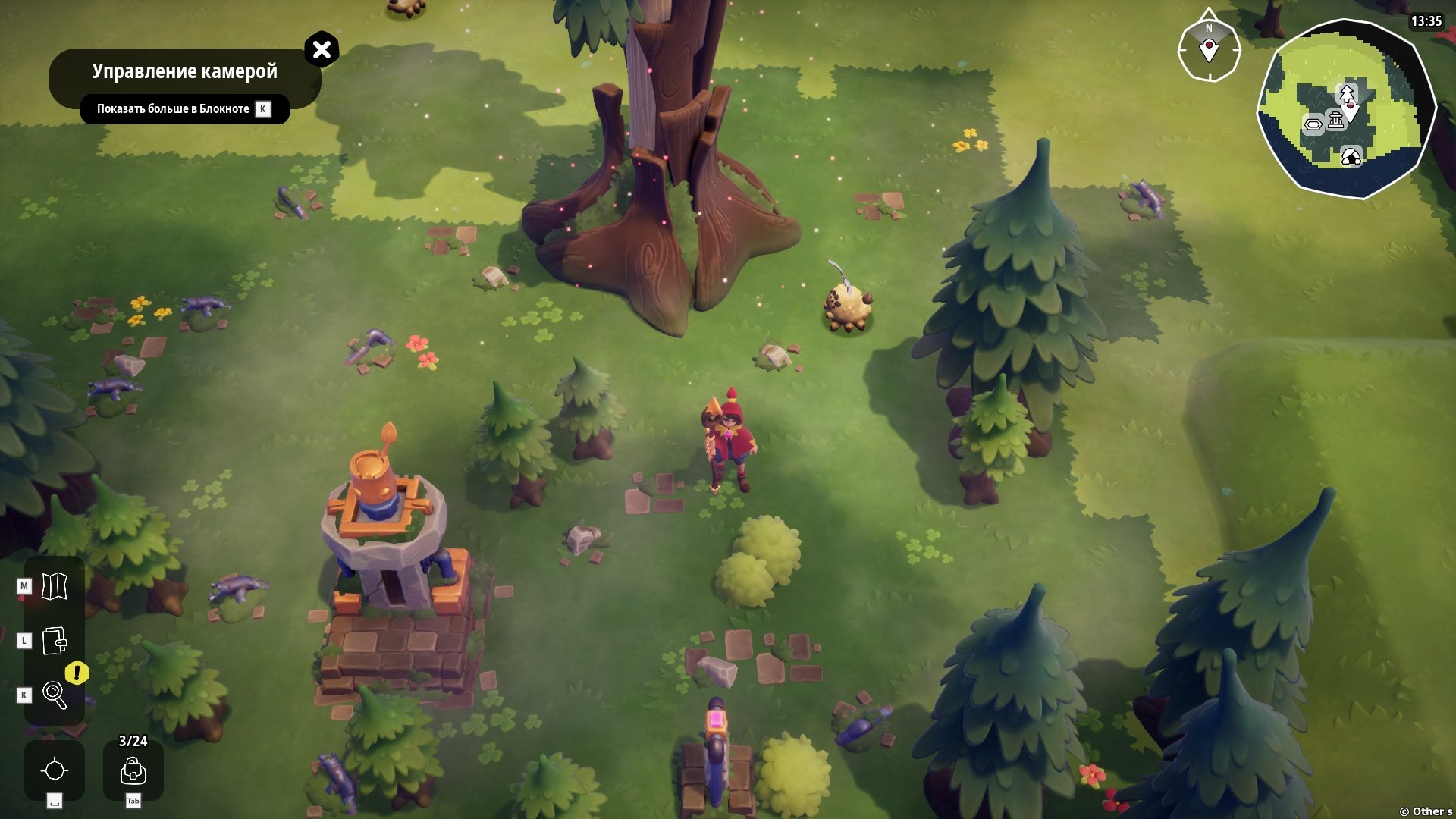The image size is (1456, 819).
Task: Click the circular minimap
Action: pos(1347,109)
